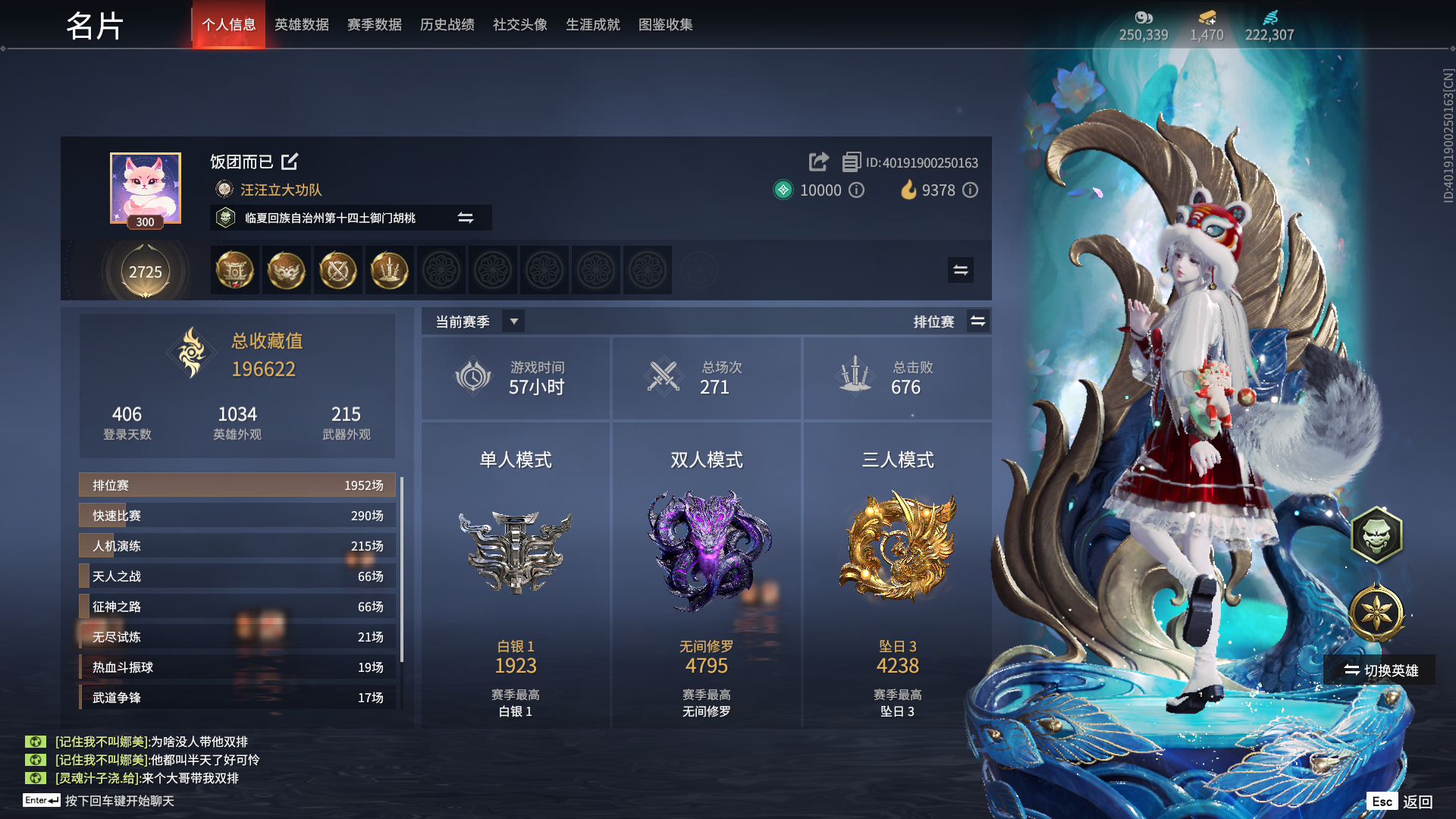Switch to the 英雄数据 tab
1456x819 pixels.
[301, 24]
